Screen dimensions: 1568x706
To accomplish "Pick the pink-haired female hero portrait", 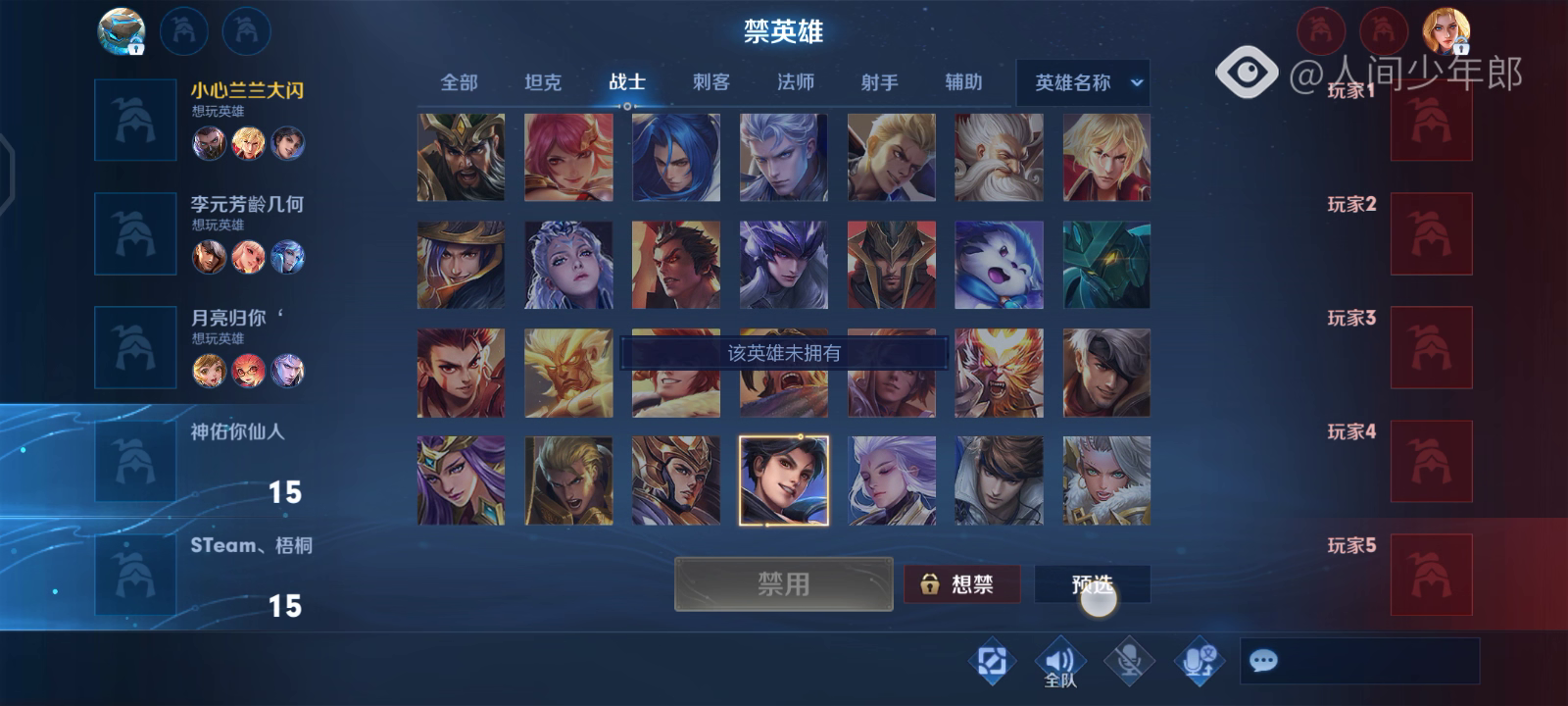I will [x=567, y=157].
